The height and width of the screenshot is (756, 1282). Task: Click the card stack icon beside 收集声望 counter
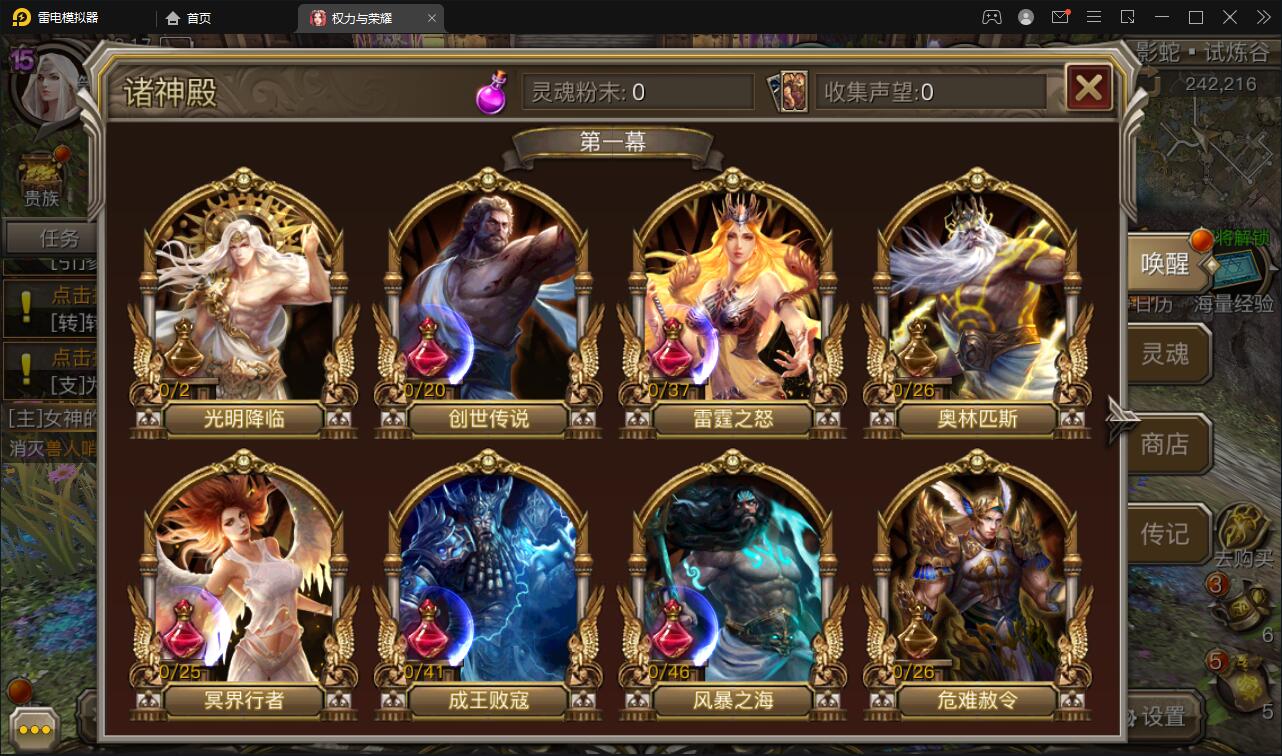tap(789, 92)
